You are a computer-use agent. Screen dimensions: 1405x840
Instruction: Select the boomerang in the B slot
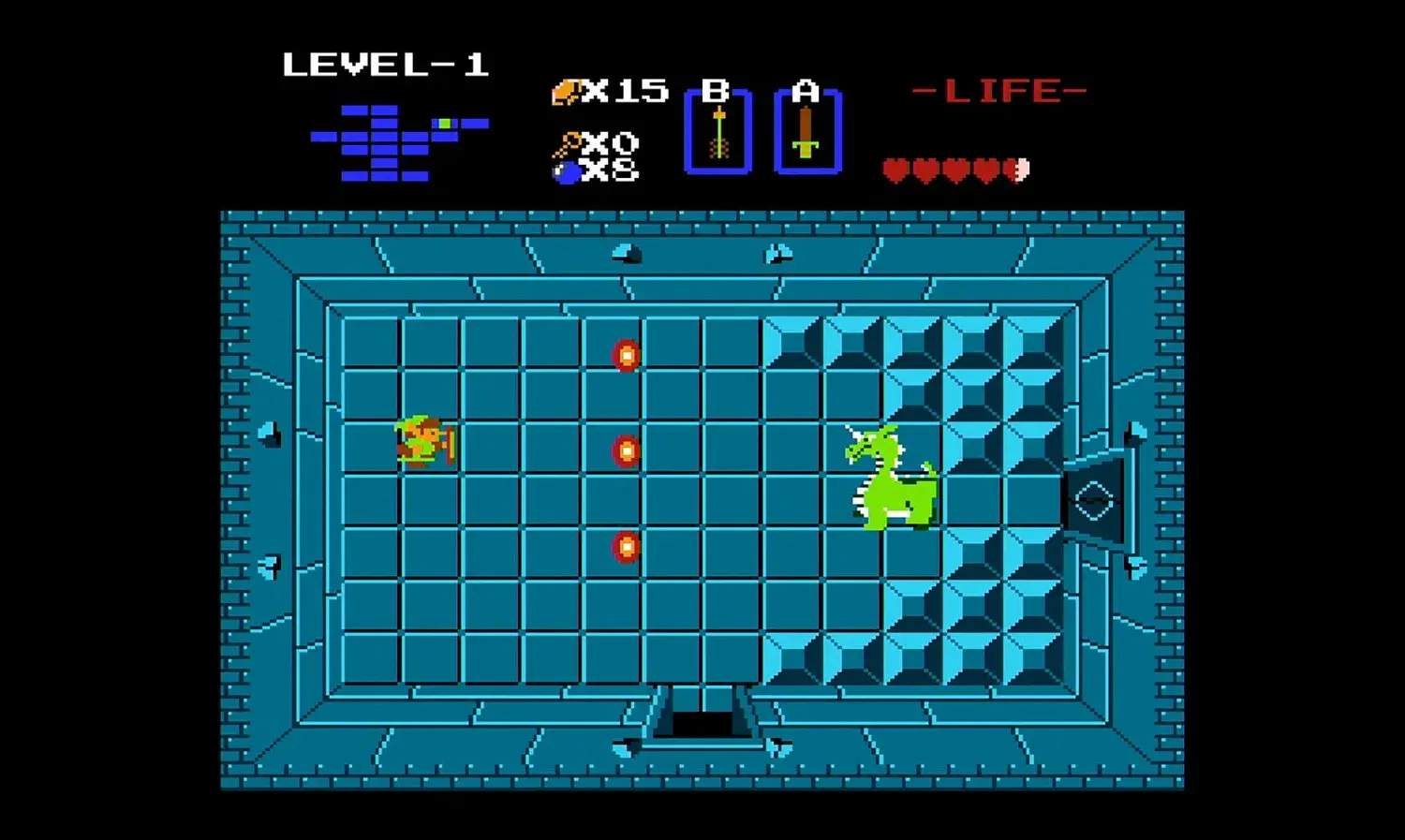point(717,131)
